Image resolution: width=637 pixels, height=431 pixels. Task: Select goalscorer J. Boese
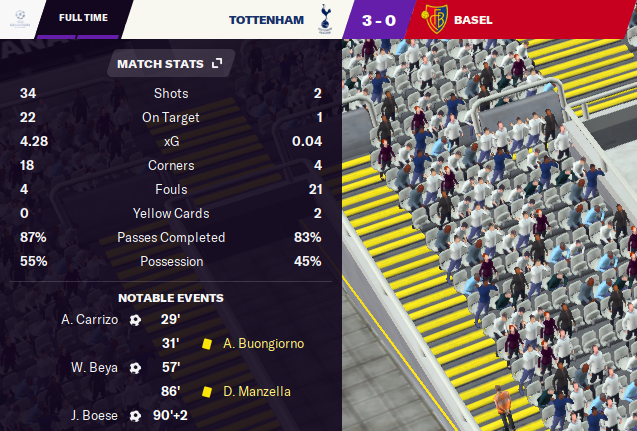coord(94,415)
